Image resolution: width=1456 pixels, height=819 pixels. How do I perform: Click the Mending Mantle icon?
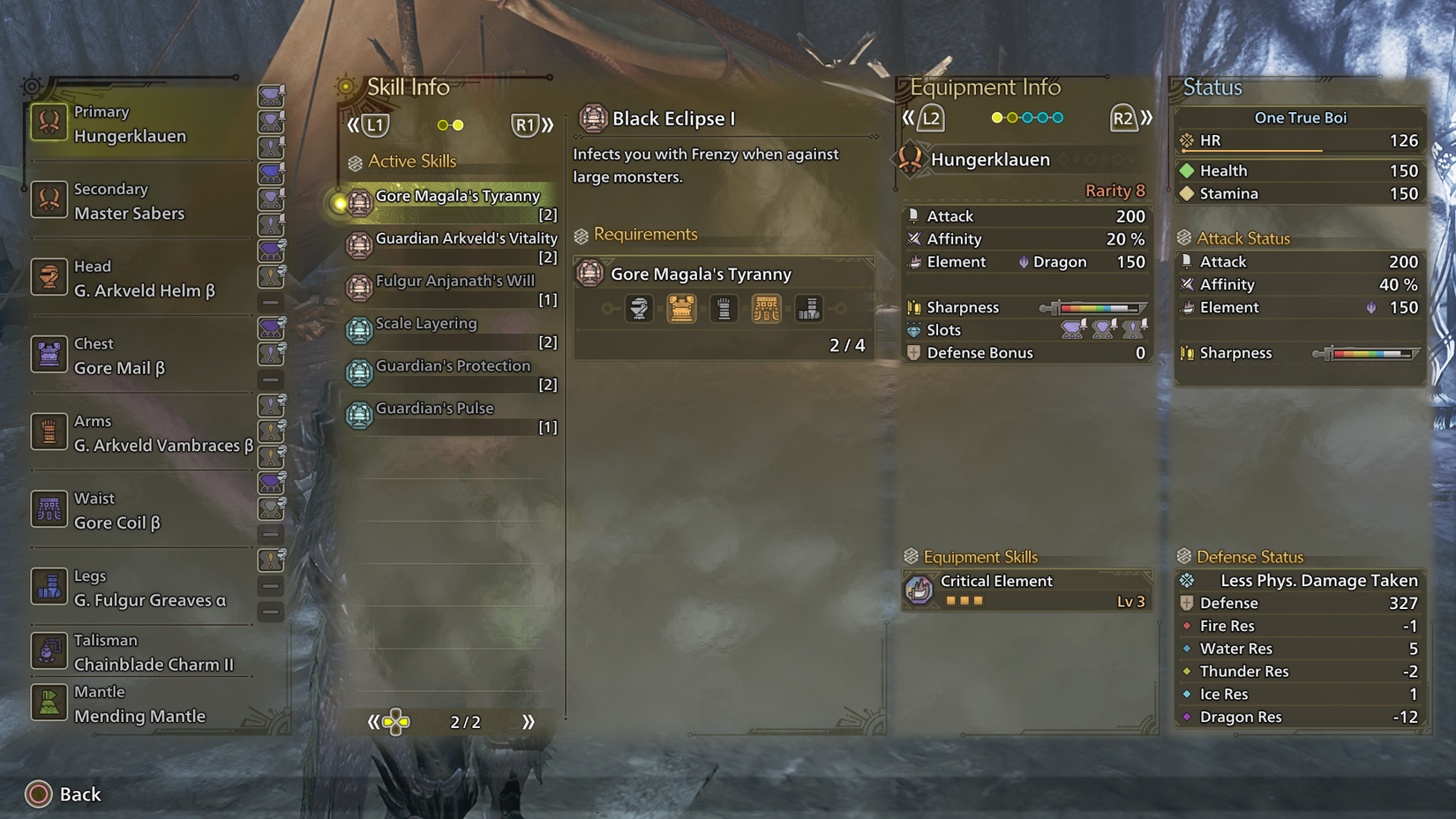[x=49, y=703]
